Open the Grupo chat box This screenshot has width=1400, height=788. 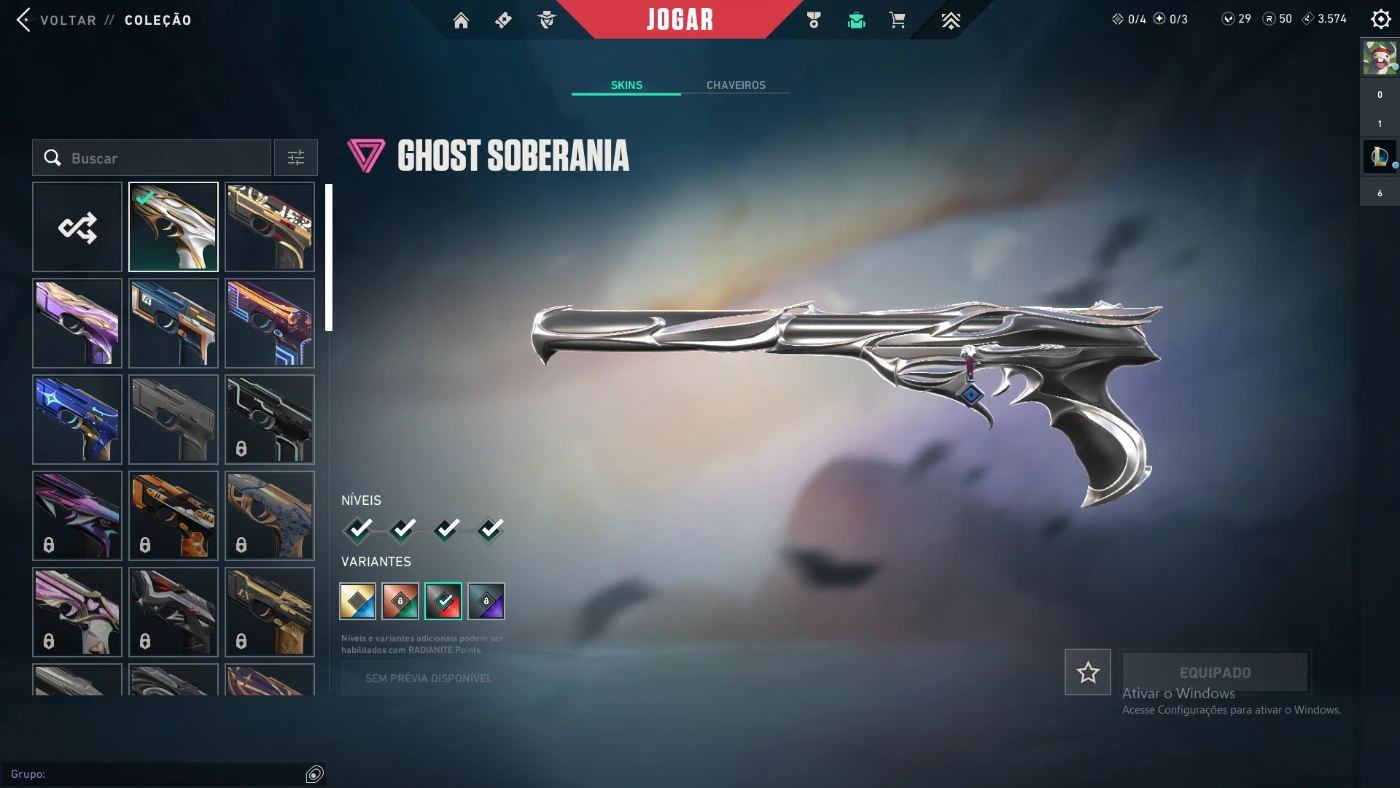click(160, 774)
